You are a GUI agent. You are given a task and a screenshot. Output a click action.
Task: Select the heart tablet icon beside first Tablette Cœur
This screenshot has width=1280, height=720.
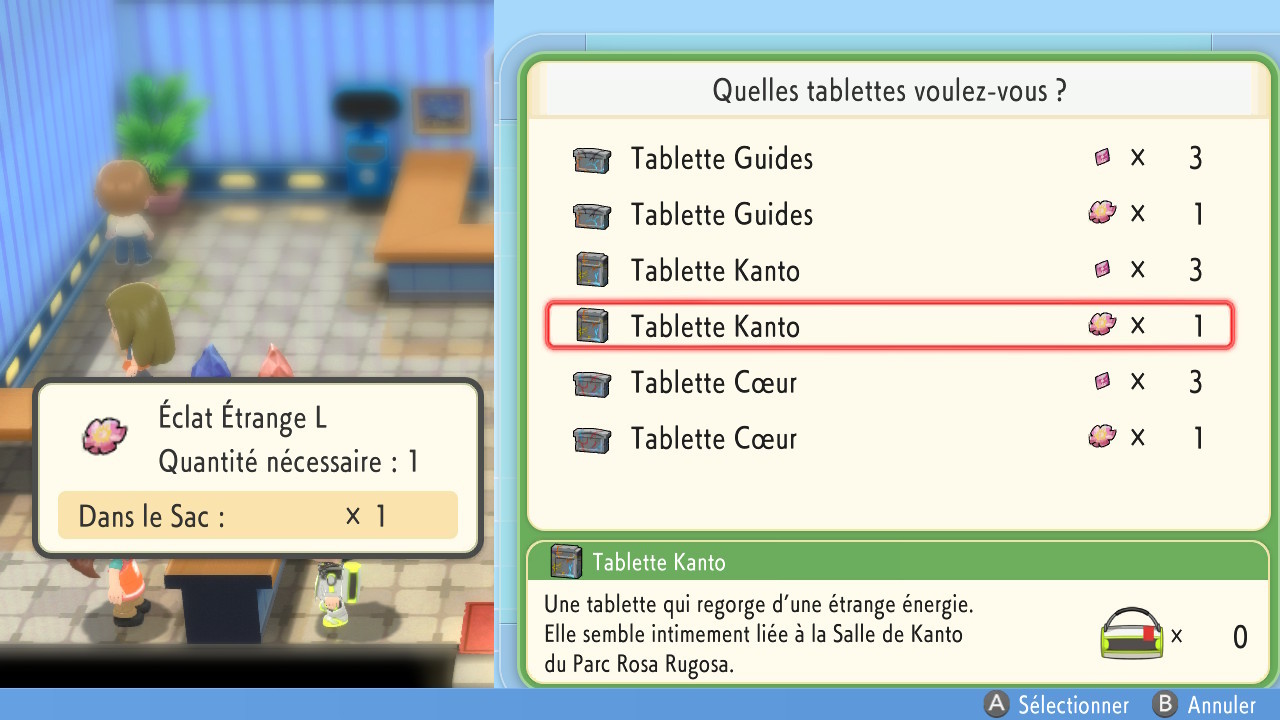(592, 383)
